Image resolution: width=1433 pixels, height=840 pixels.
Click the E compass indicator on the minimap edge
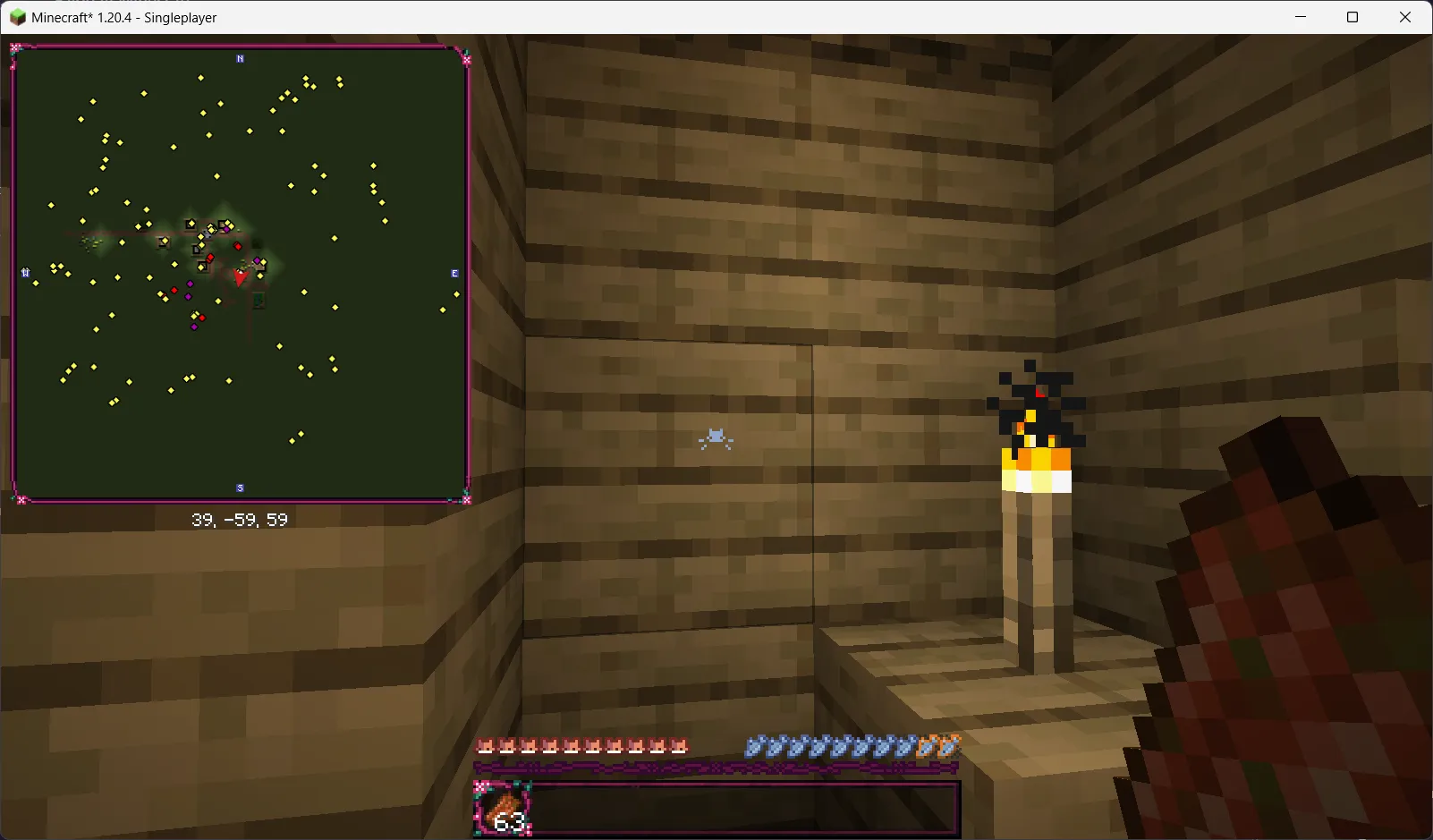coord(454,273)
